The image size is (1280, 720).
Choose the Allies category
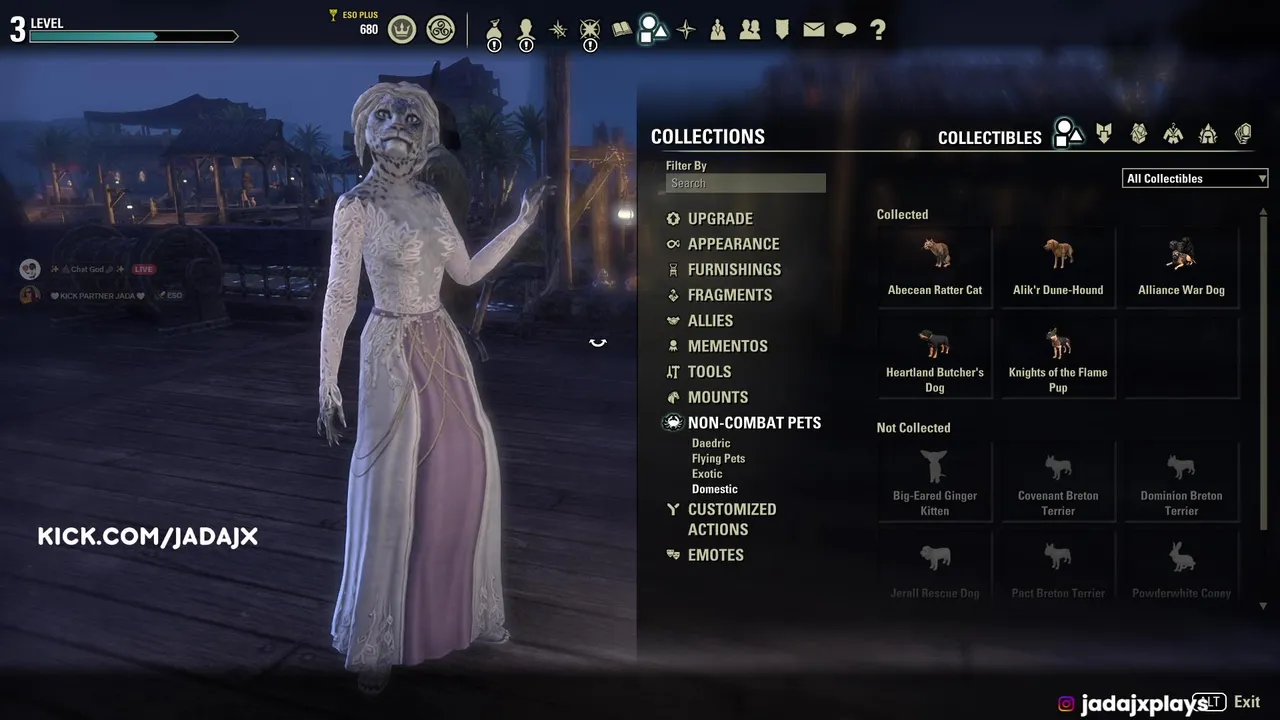coord(710,321)
